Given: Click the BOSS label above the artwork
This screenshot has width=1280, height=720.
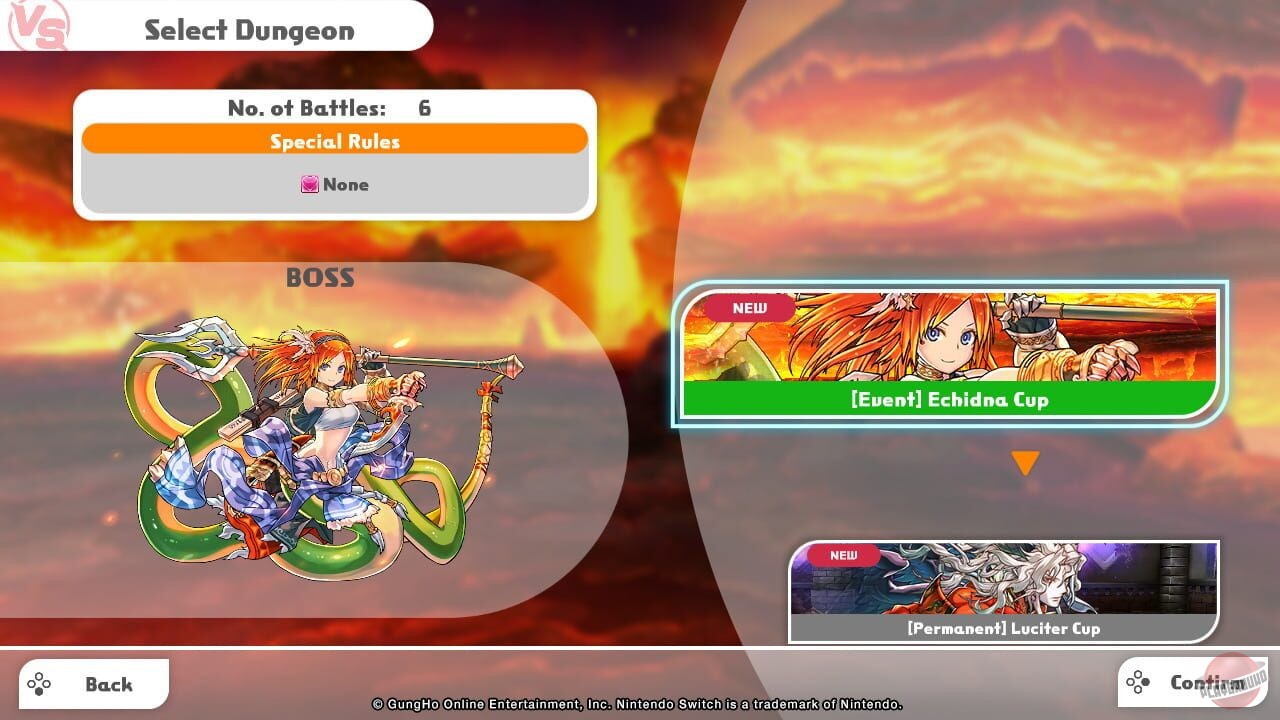Looking at the screenshot, I should point(318,278).
